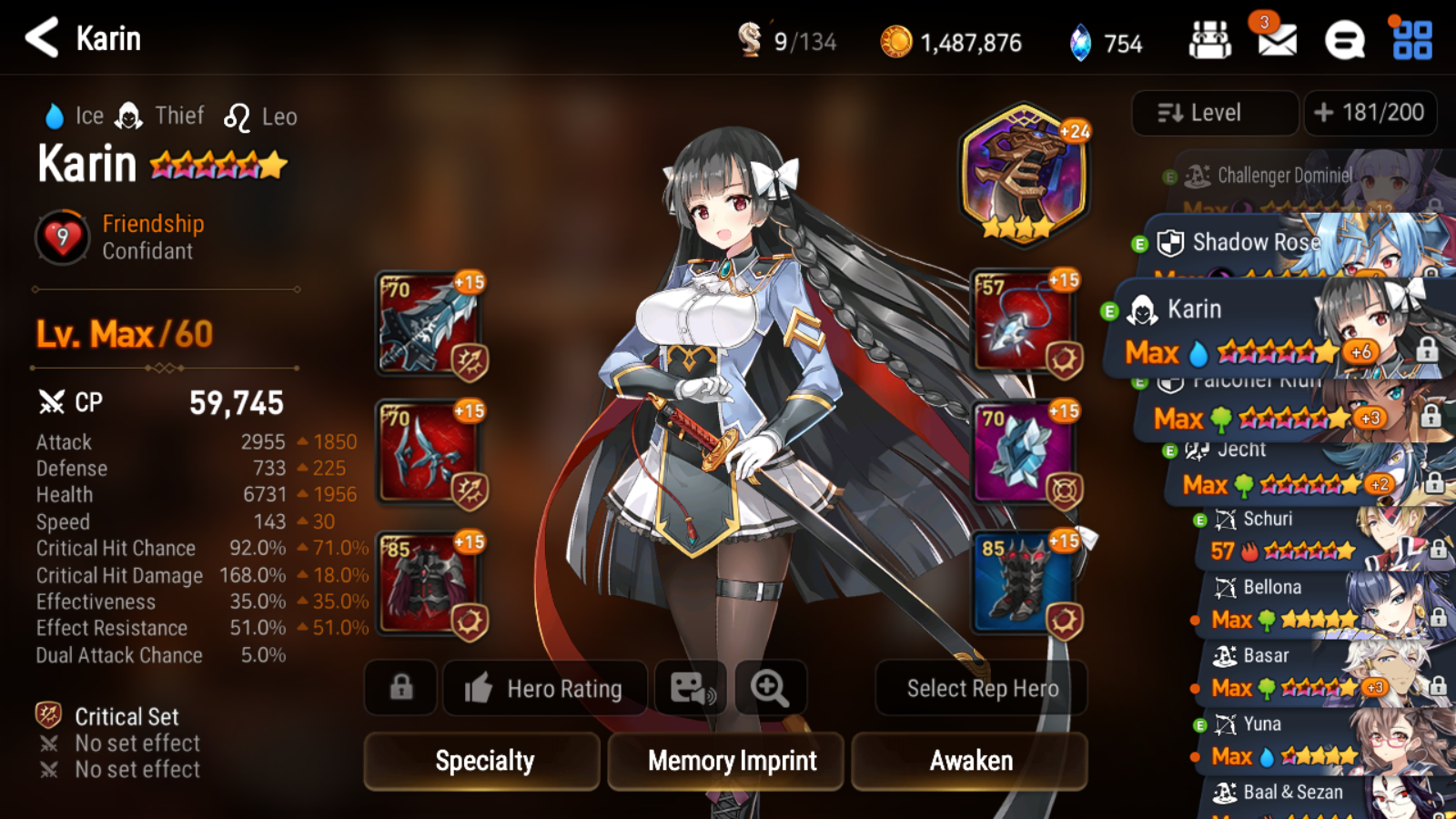The image size is (1456, 819).
Task: Click the Hero Rating button
Action: coord(544,689)
